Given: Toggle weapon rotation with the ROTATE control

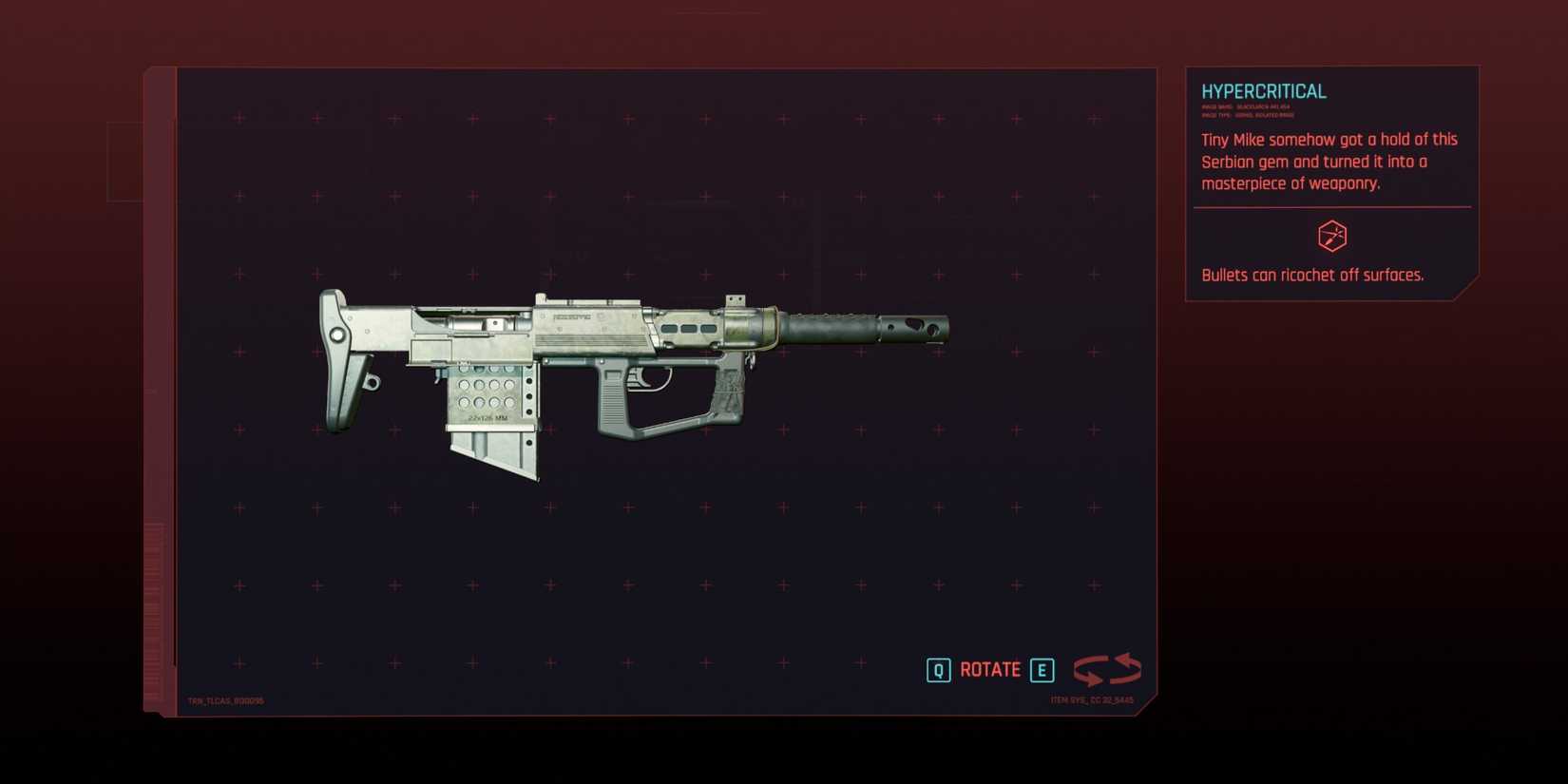Looking at the screenshot, I should 990,670.
